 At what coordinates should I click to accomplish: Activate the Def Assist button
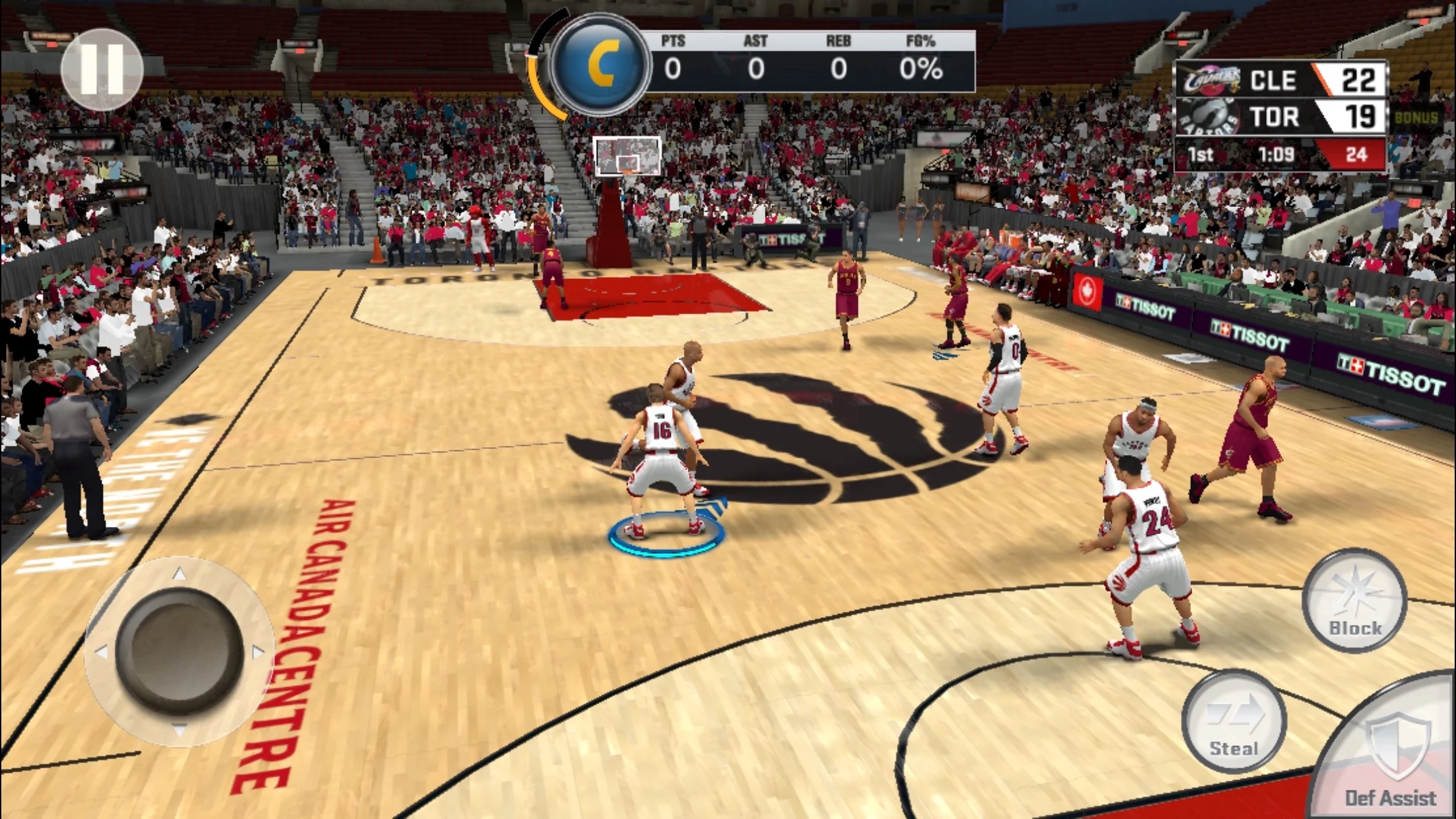(x=1391, y=758)
